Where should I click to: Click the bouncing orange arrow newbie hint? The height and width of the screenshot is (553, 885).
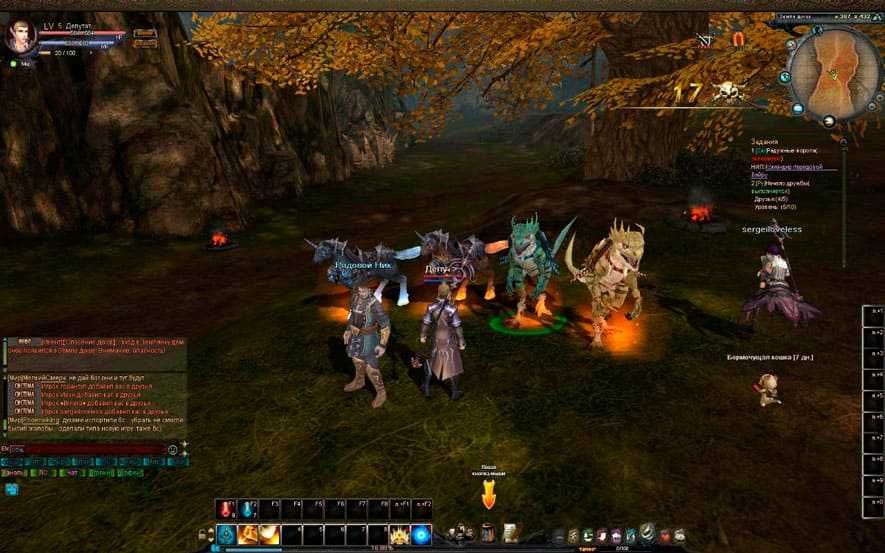pos(489,492)
